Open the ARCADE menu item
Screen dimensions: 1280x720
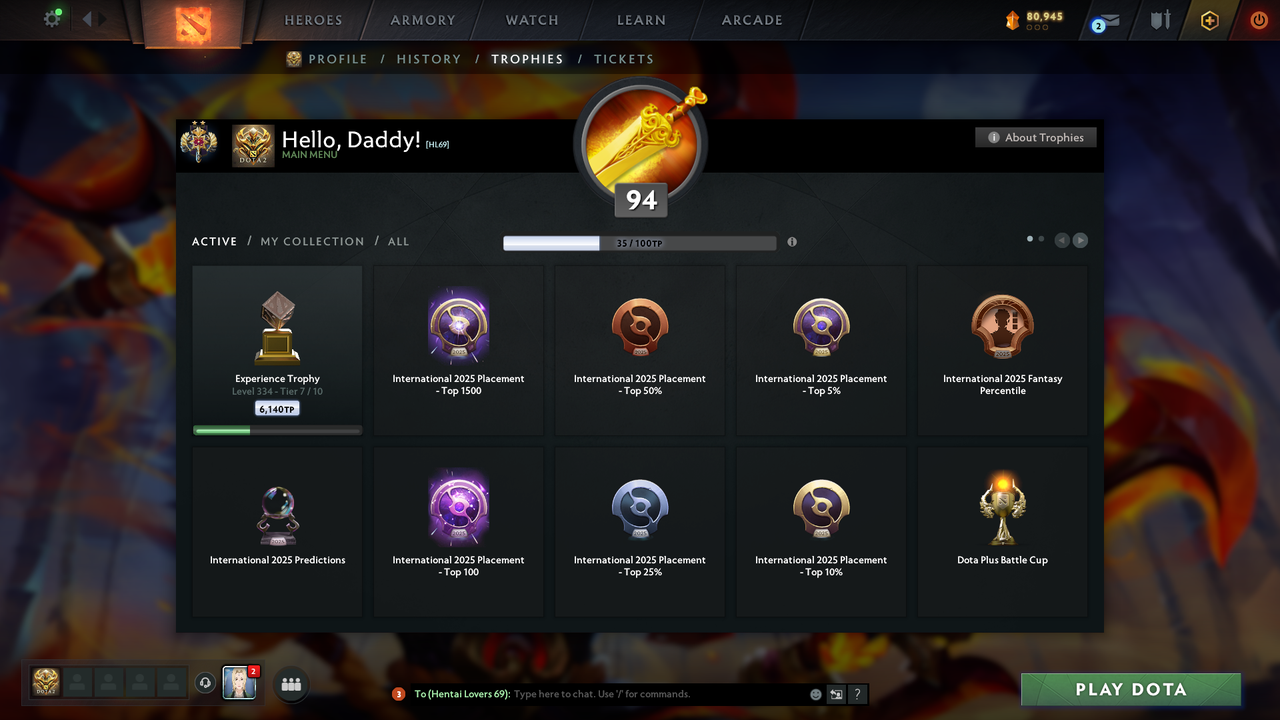751,20
